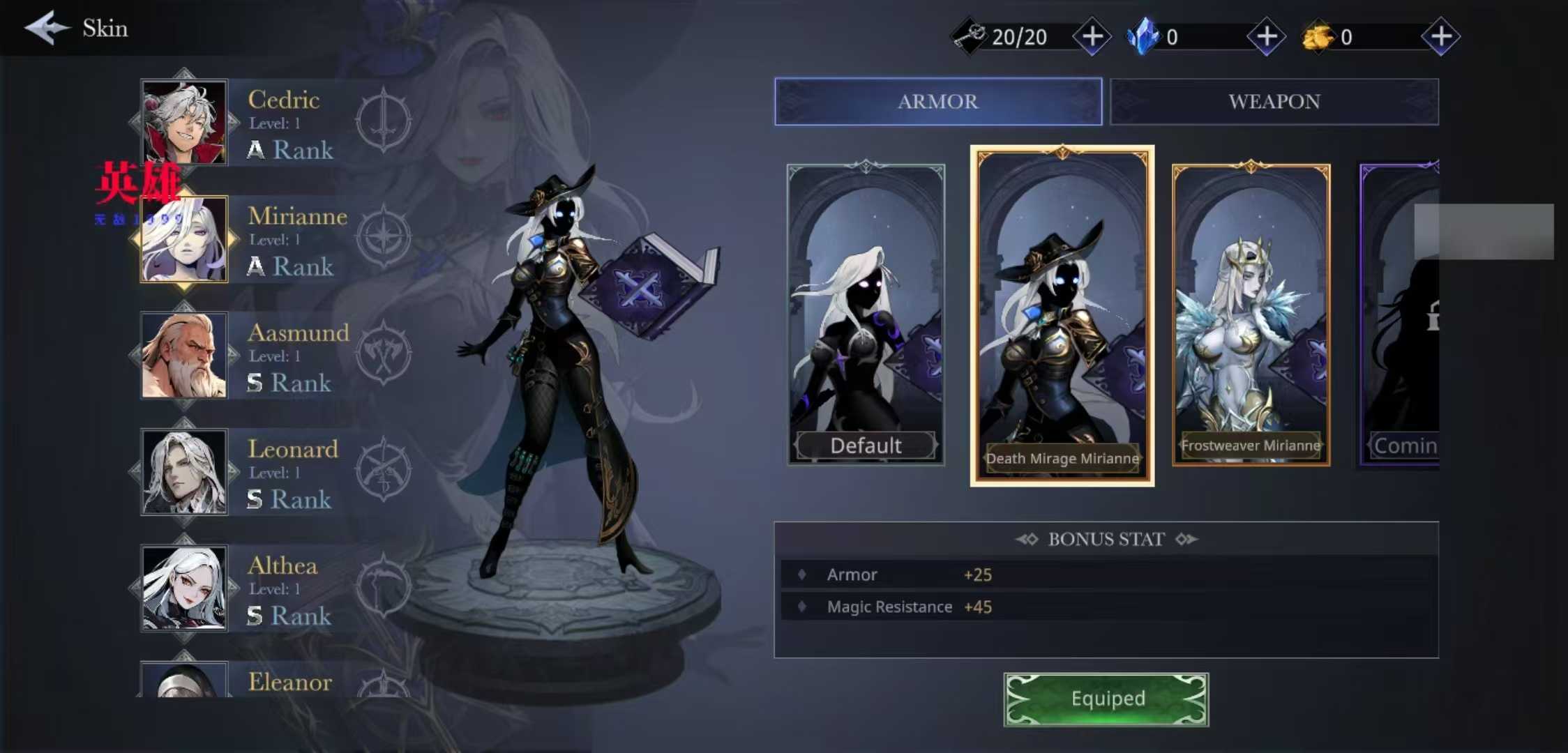
Task: Switch to the ARMOR tab
Action: [x=937, y=102]
